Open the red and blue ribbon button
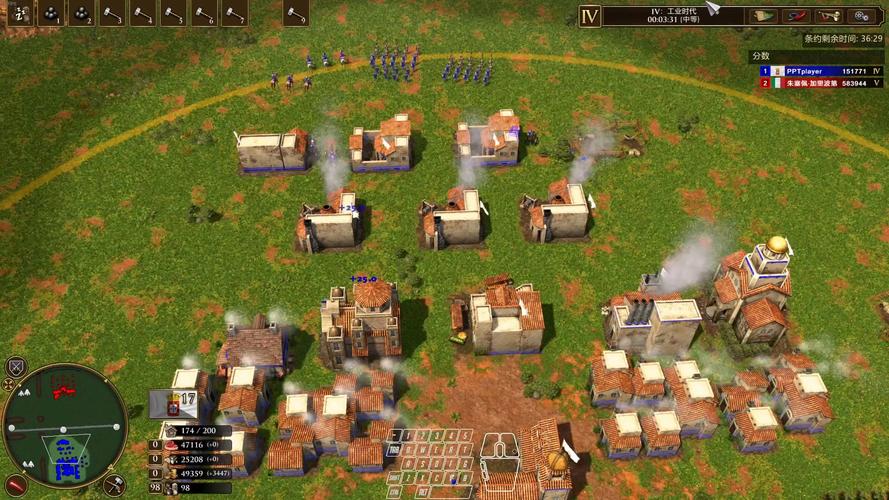Image resolution: width=889 pixels, height=500 pixels. click(x=796, y=16)
